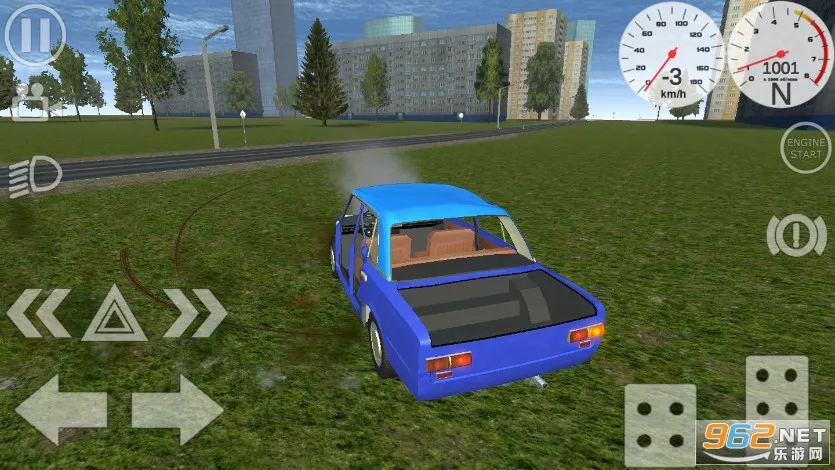Toggle the handbrake icon

click(x=796, y=235)
